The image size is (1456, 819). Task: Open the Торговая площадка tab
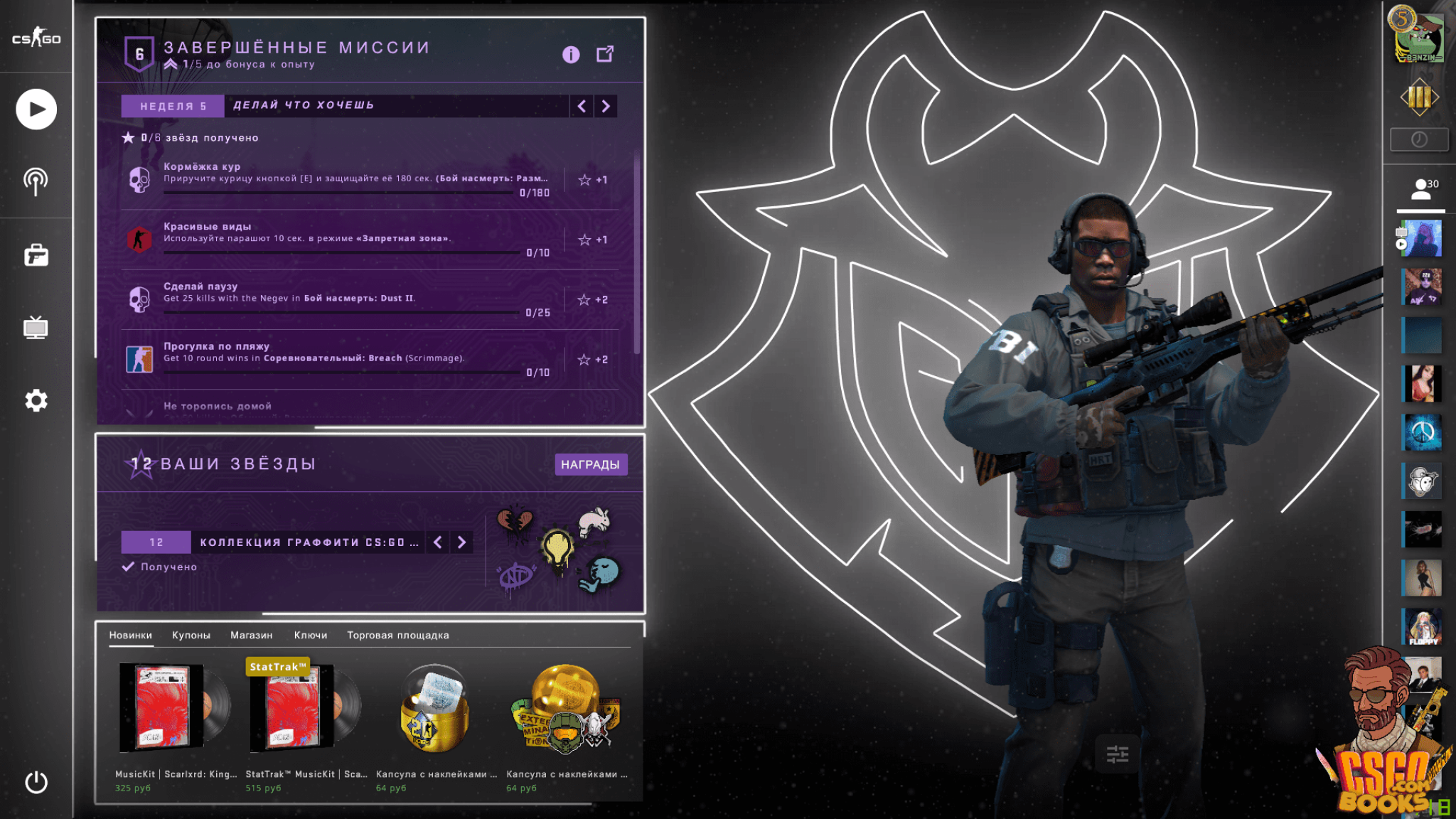pos(398,635)
